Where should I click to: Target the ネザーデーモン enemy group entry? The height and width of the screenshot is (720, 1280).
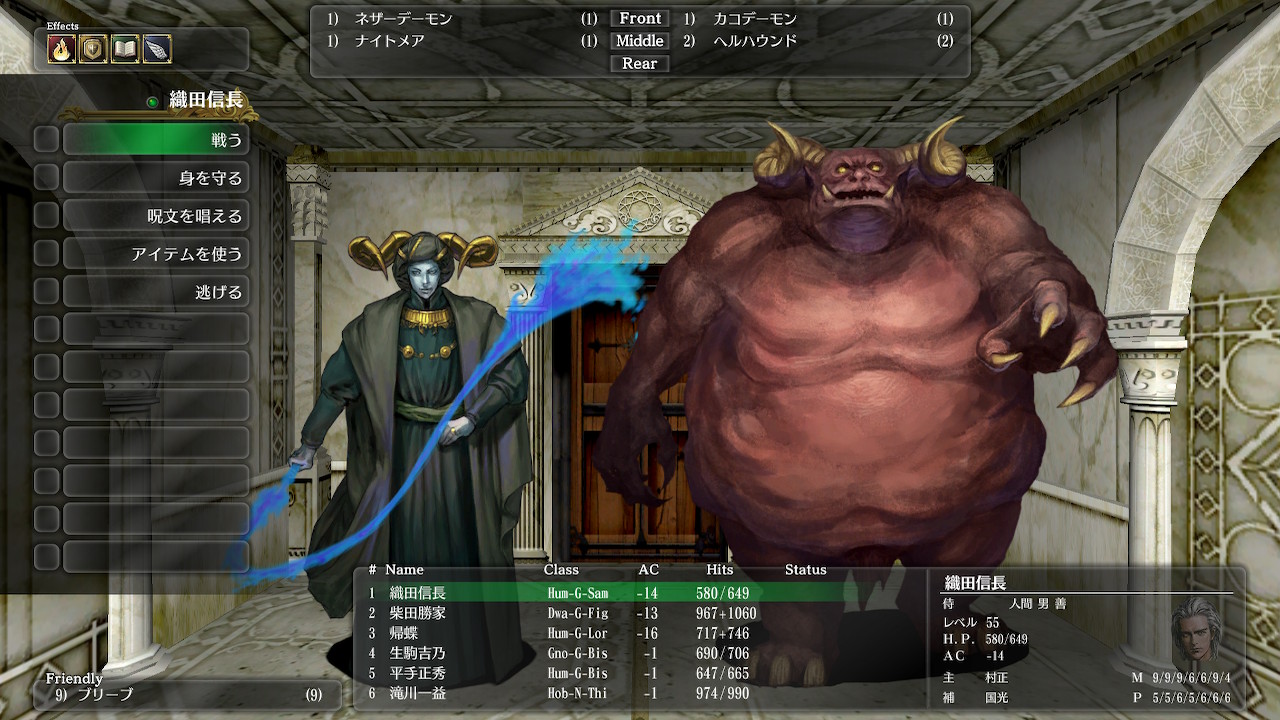[x=404, y=19]
